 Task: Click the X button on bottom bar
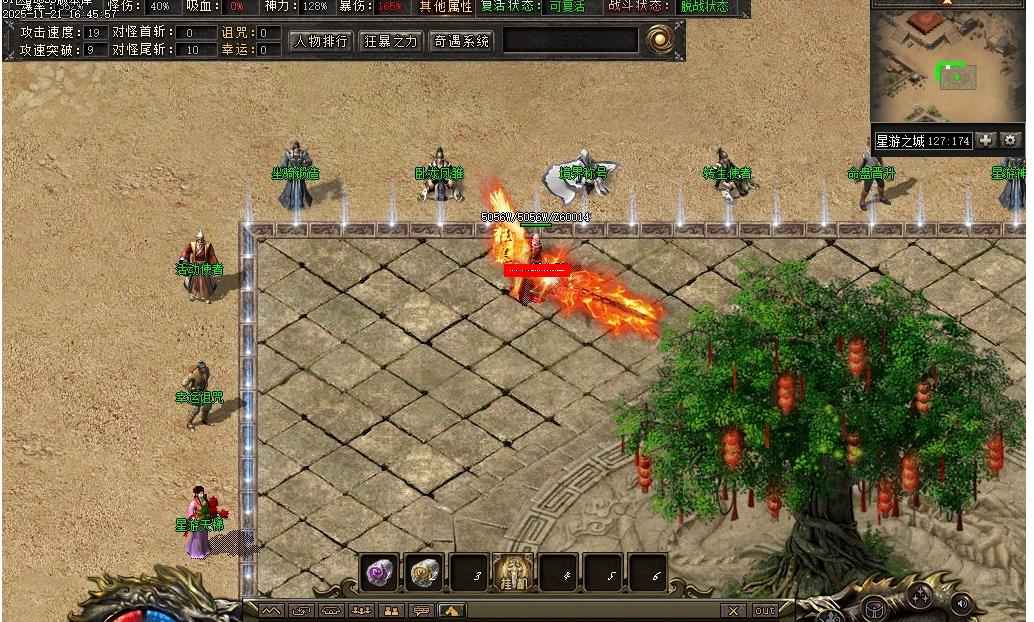click(x=734, y=610)
